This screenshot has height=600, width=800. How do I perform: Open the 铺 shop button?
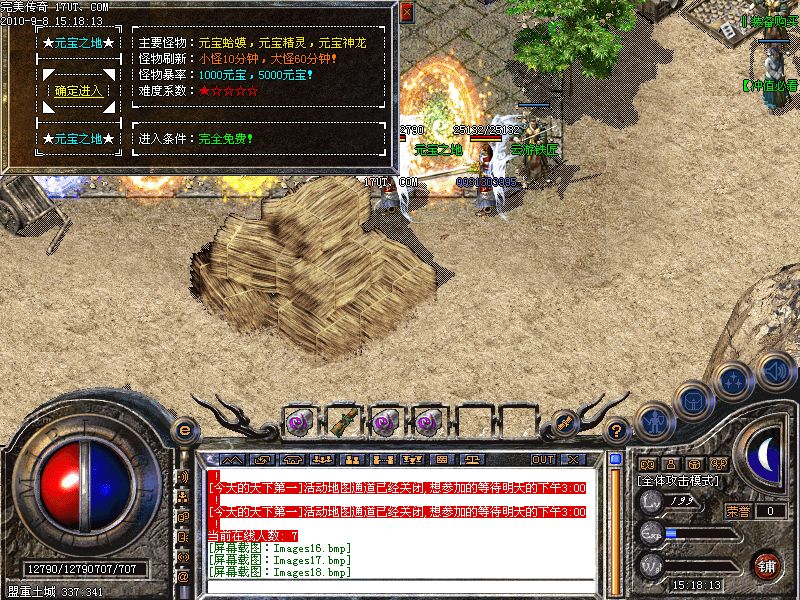(768, 565)
